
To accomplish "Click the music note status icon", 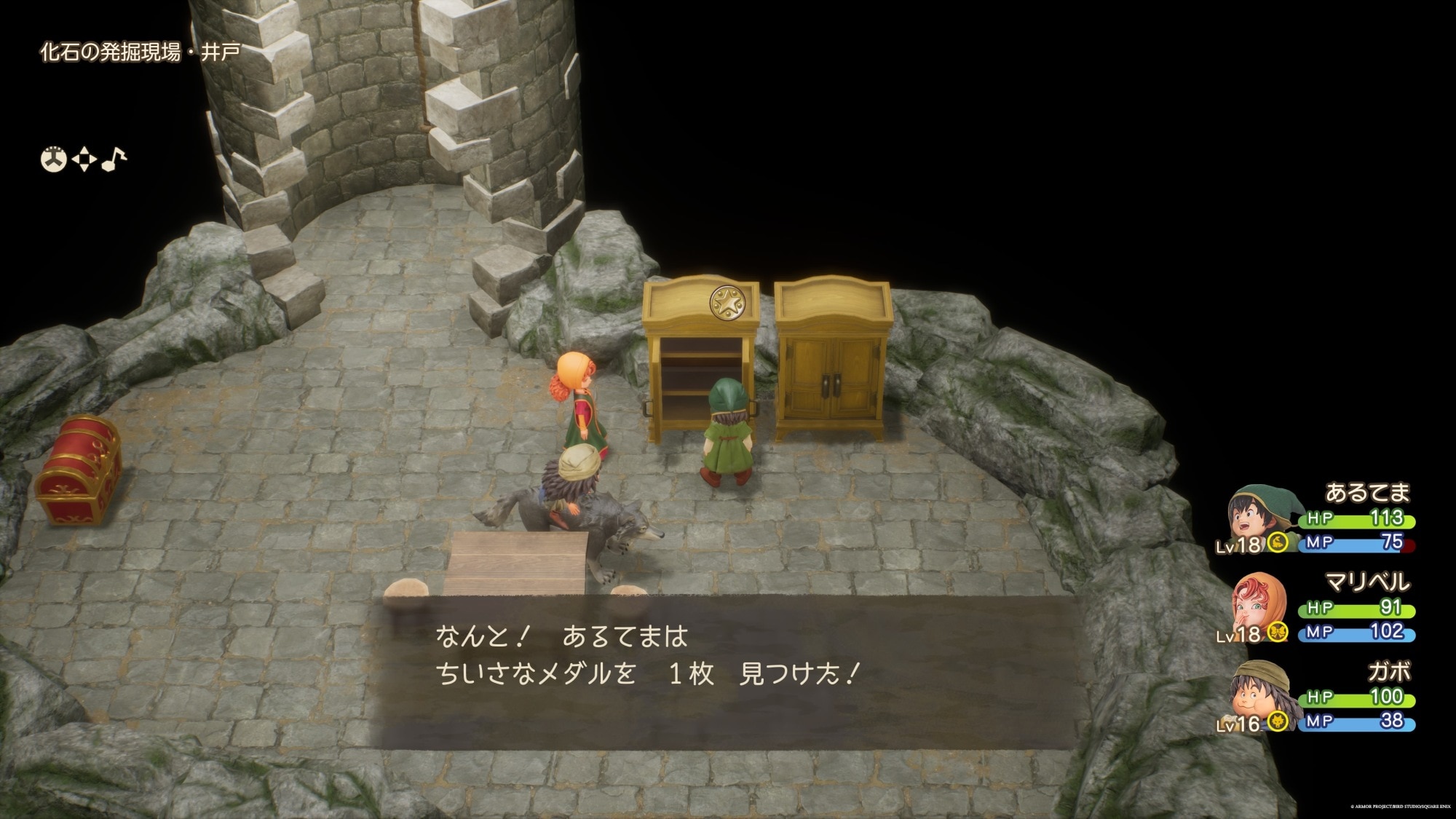I will pos(114,159).
